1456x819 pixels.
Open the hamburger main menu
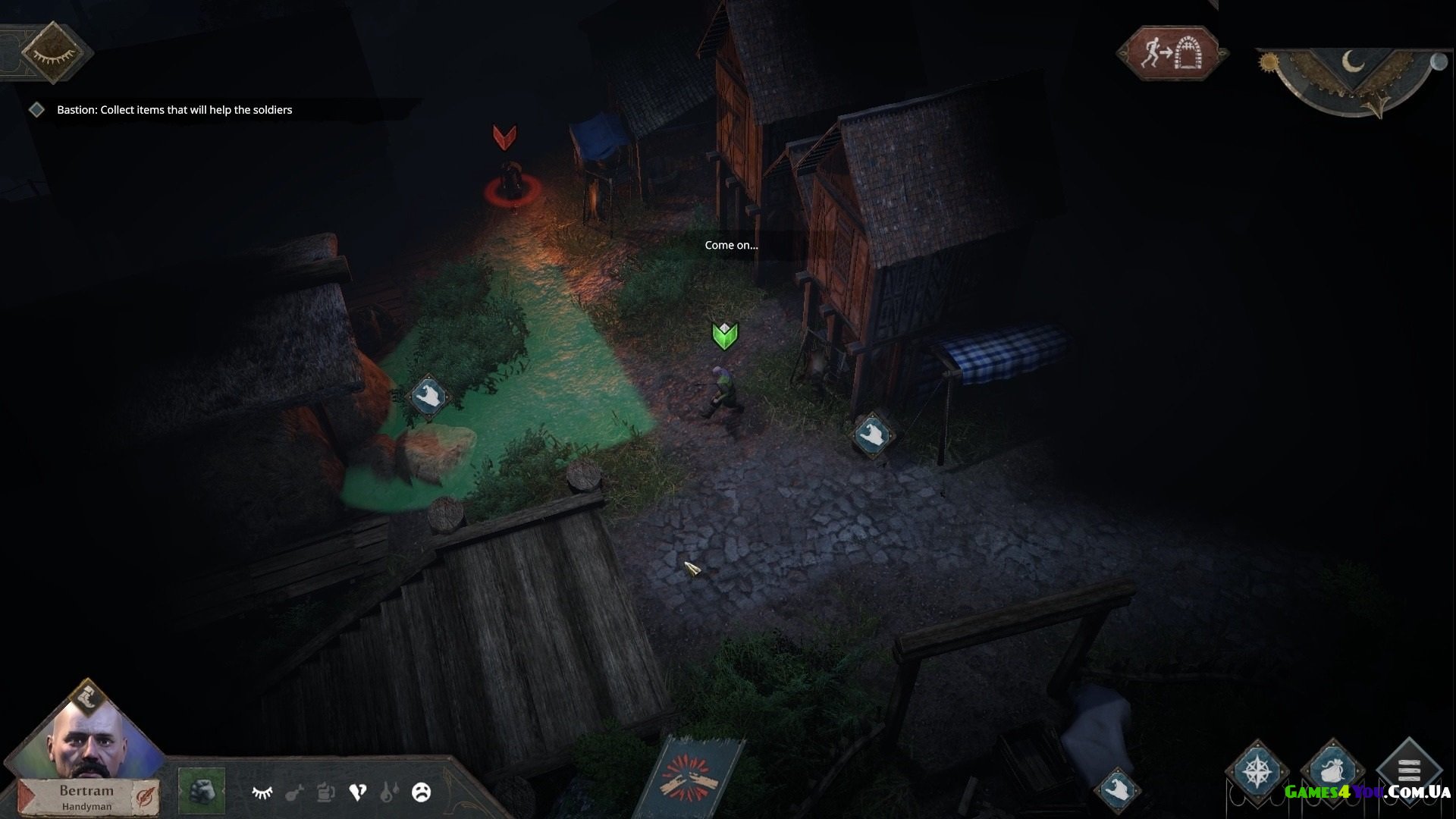(1408, 769)
